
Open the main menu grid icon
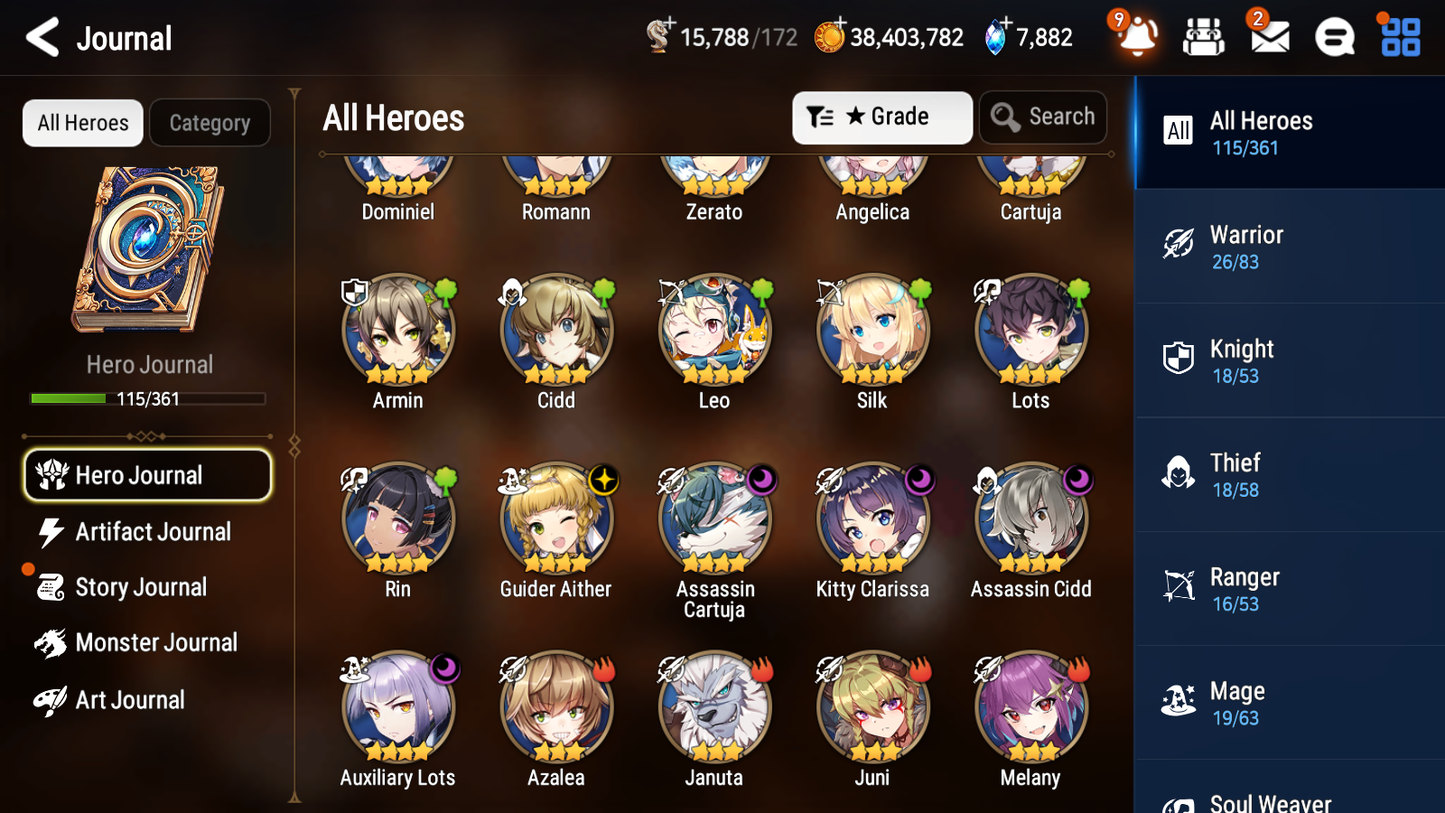point(1399,37)
